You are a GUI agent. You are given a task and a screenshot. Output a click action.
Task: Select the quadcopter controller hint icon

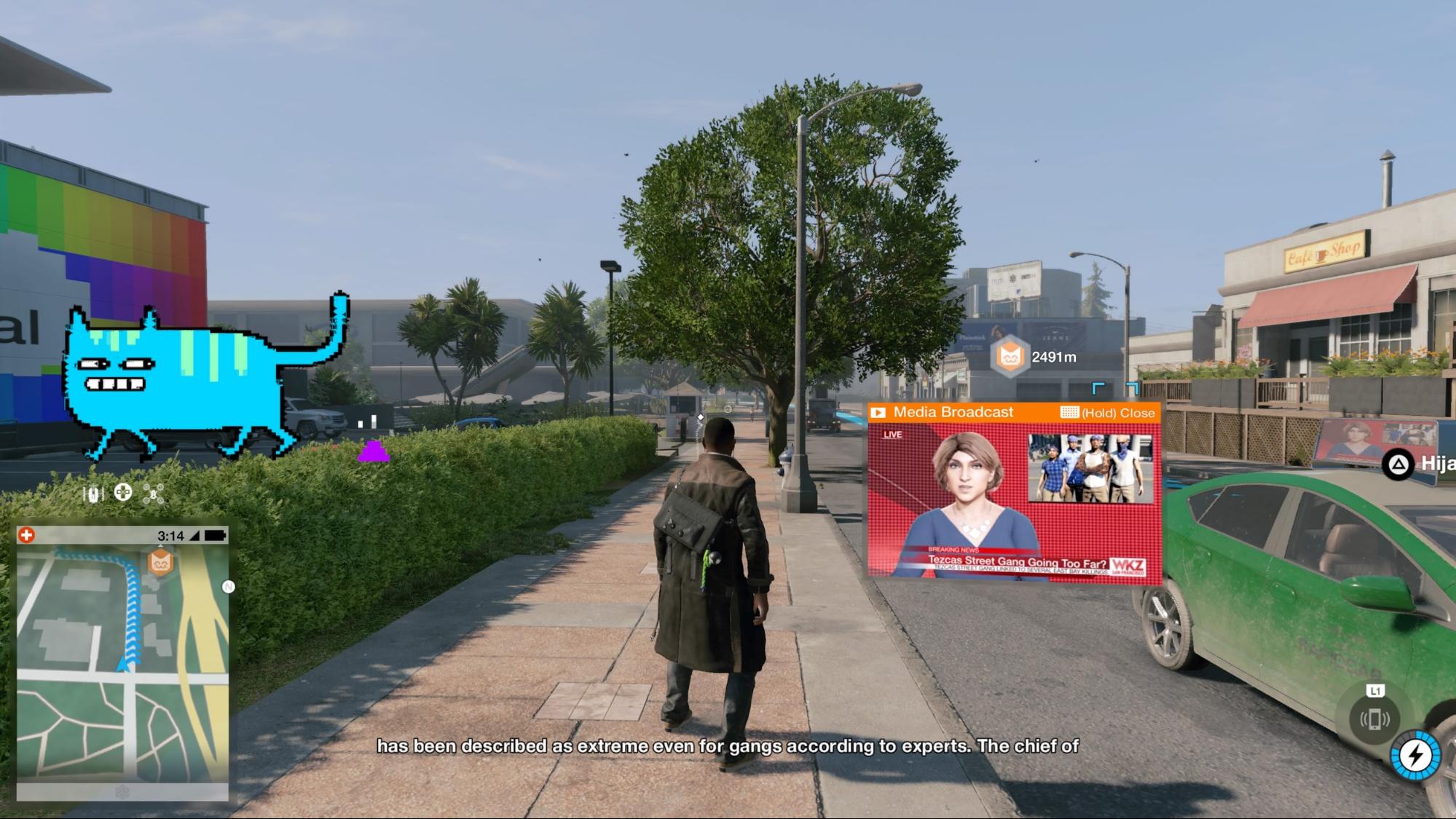tap(153, 494)
